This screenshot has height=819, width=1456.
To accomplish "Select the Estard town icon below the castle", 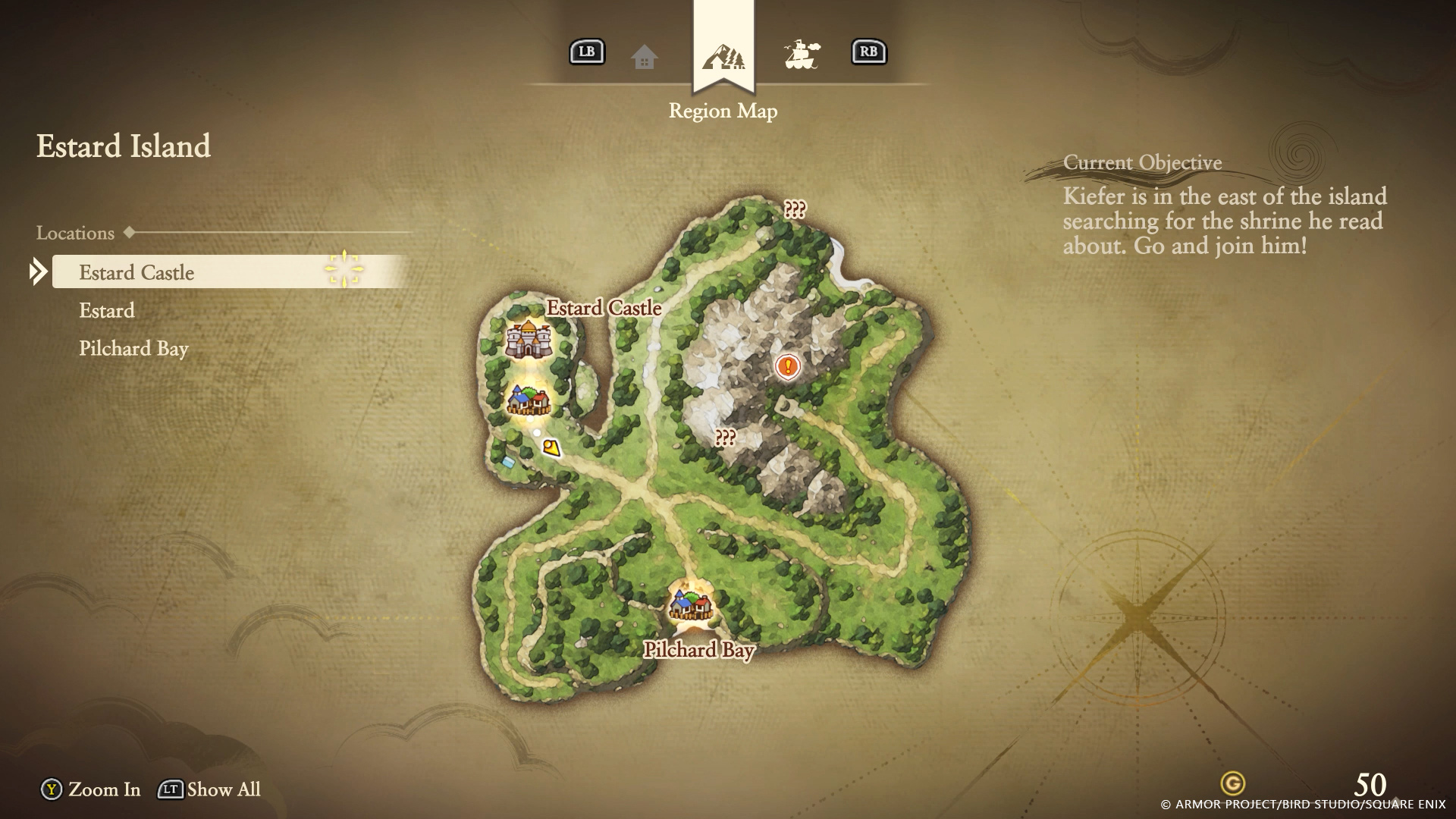I will [528, 400].
